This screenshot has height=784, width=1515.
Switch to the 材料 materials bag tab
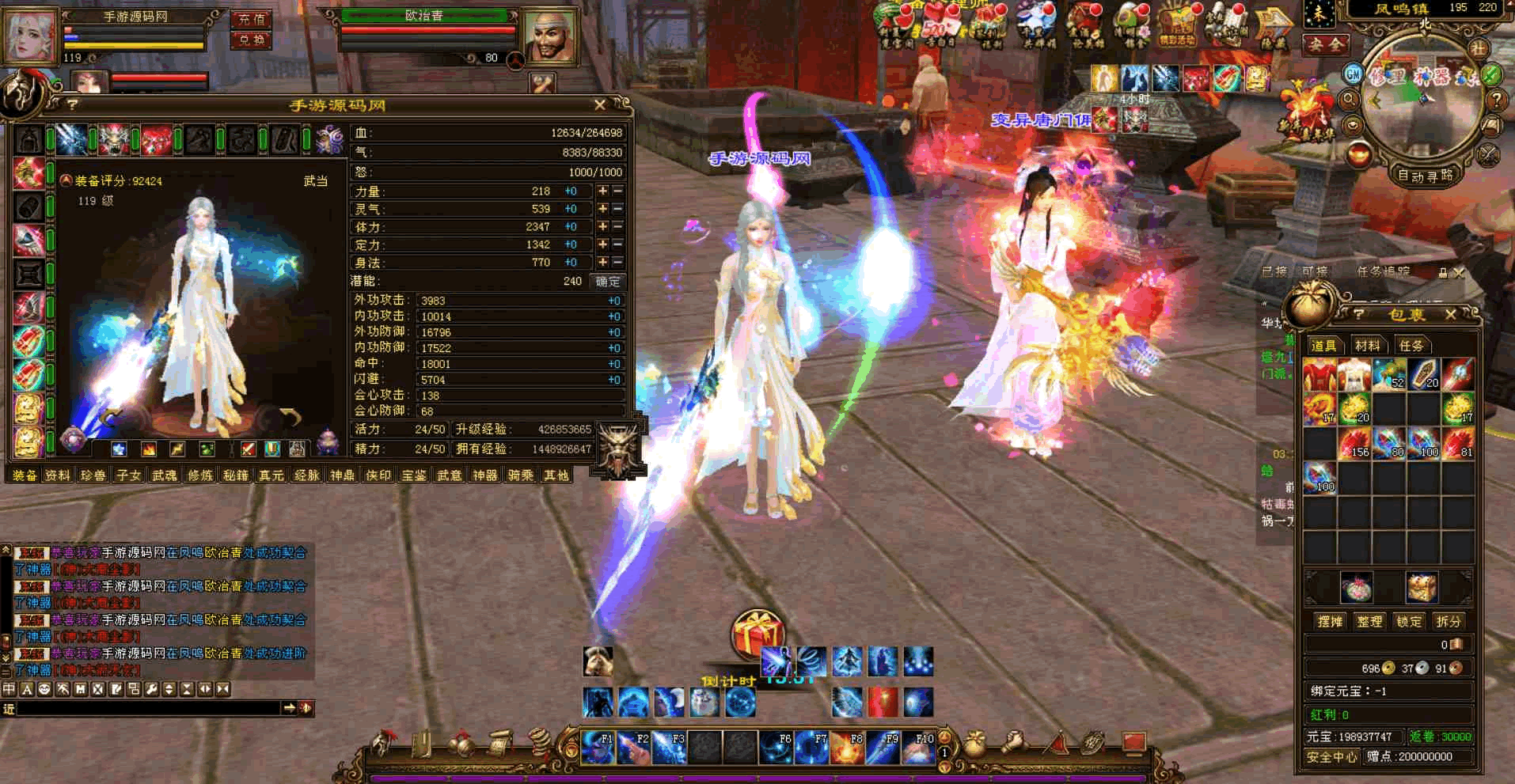tap(1367, 345)
